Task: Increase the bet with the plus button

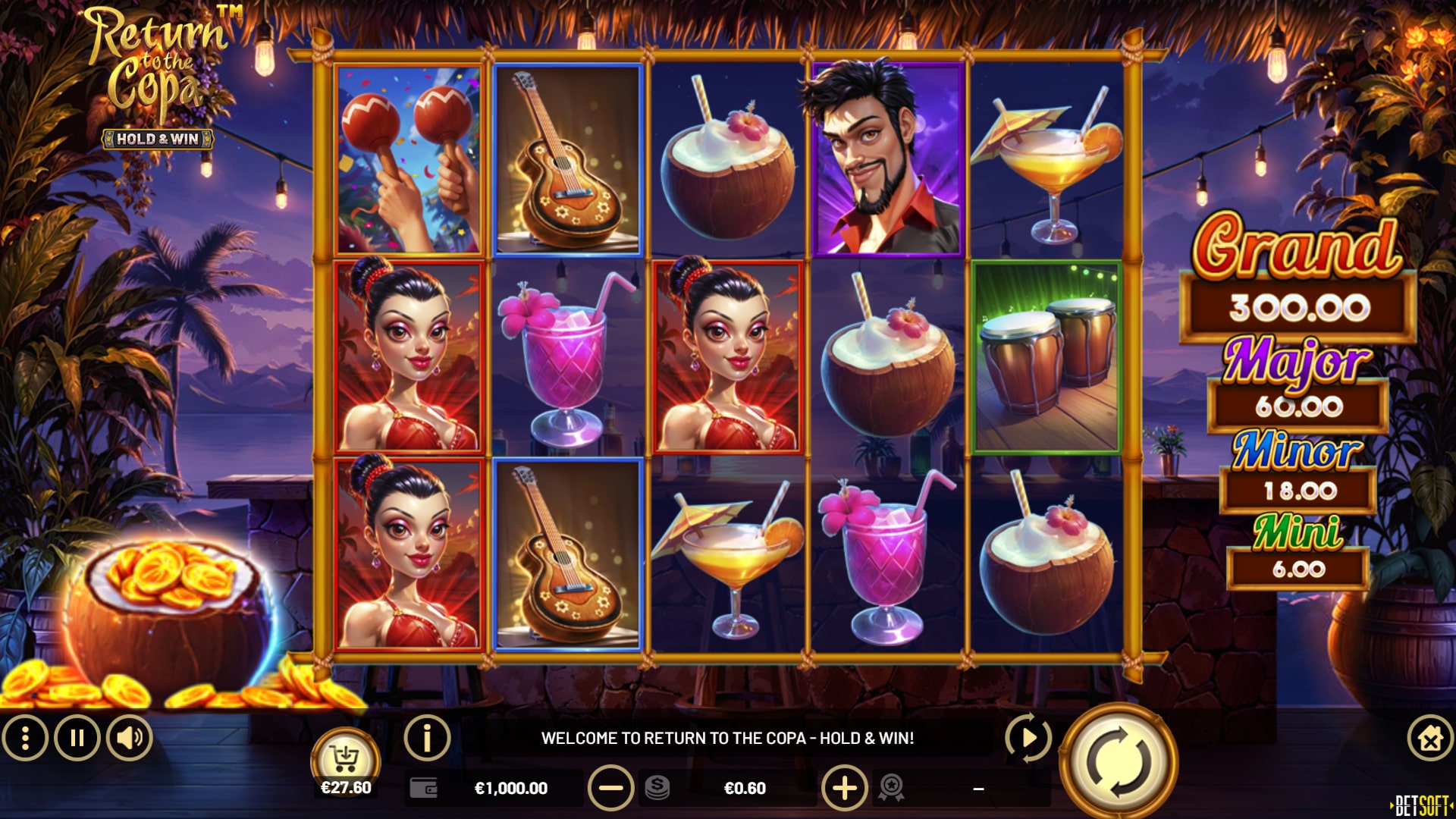Action: click(844, 788)
